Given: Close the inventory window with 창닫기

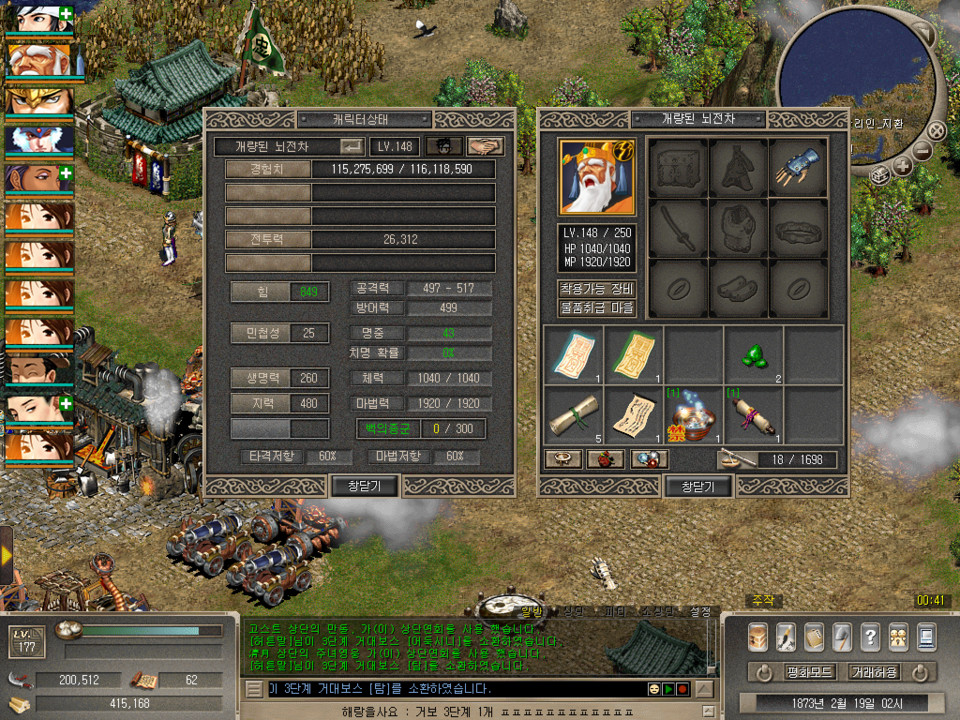Looking at the screenshot, I should point(697,486).
